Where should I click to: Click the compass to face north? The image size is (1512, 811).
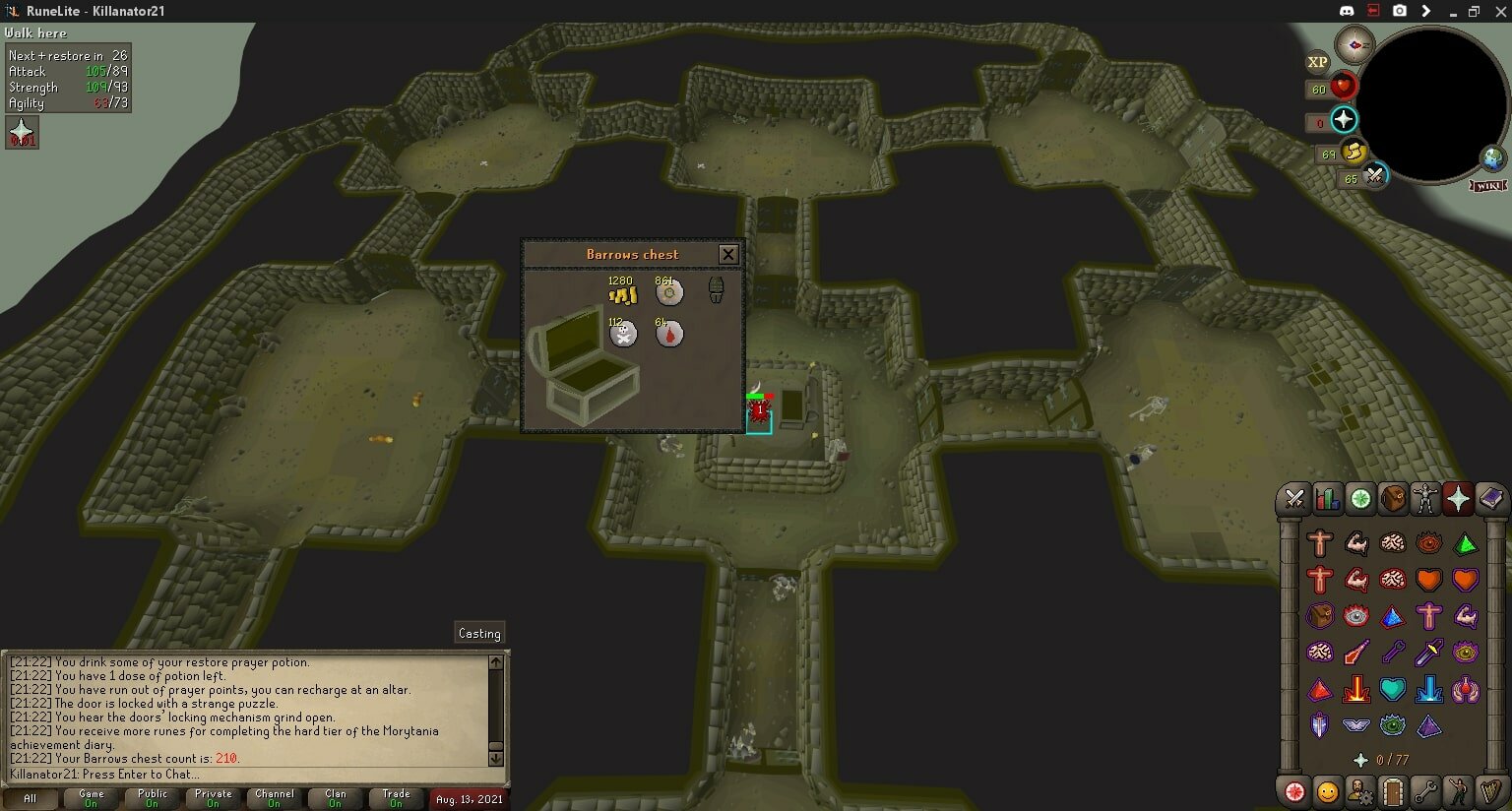coord(1354,44)
